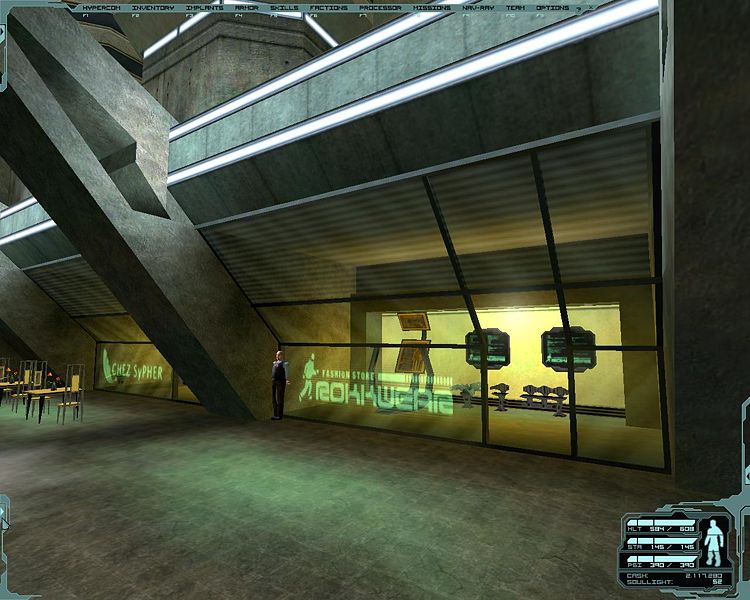Select the Processor menu entry
This screenshot has height=600, width=750.
[379, 7]
